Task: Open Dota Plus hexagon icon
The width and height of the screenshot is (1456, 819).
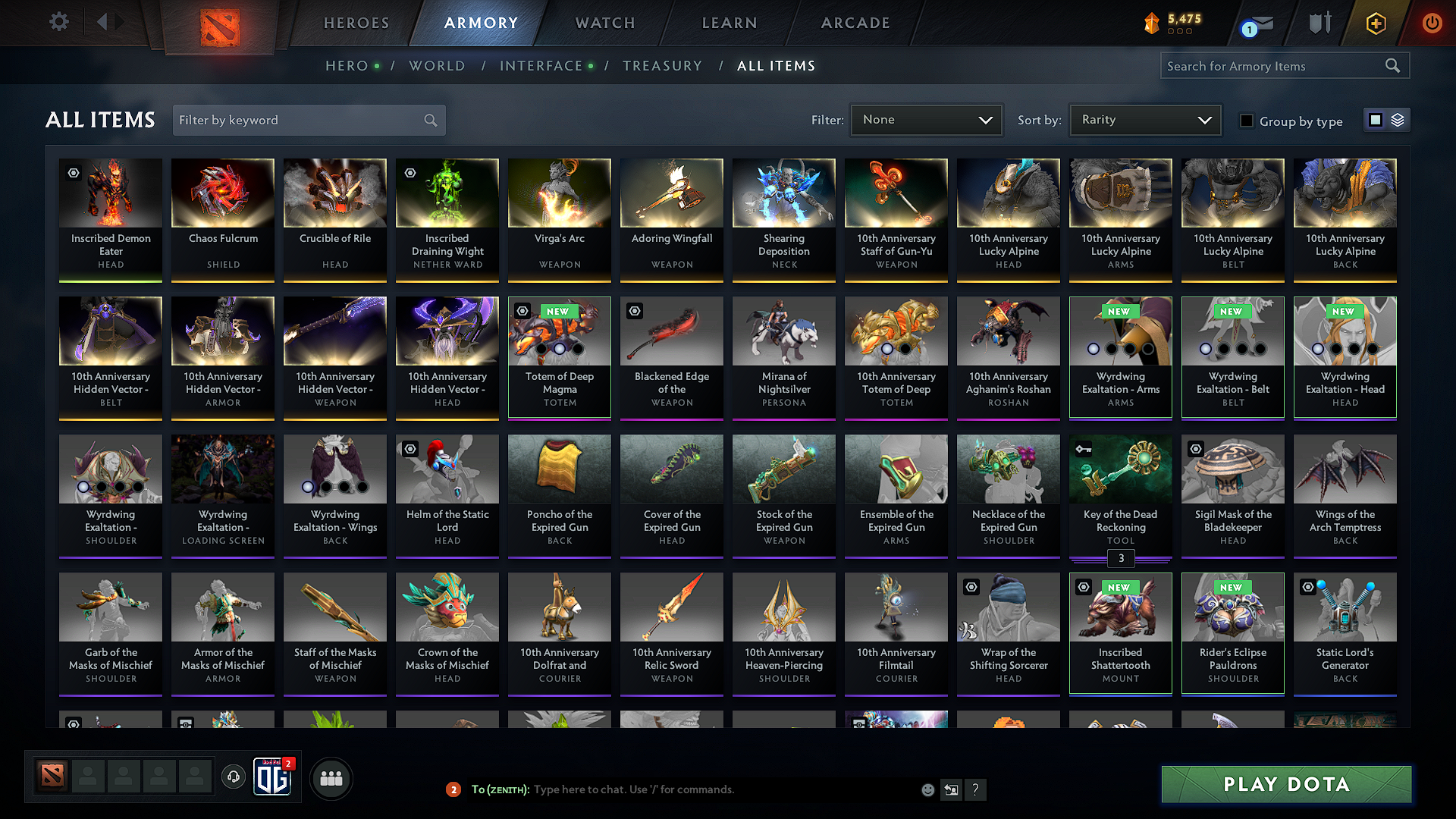Action: pyautogui.click(x=1376, y=24)
